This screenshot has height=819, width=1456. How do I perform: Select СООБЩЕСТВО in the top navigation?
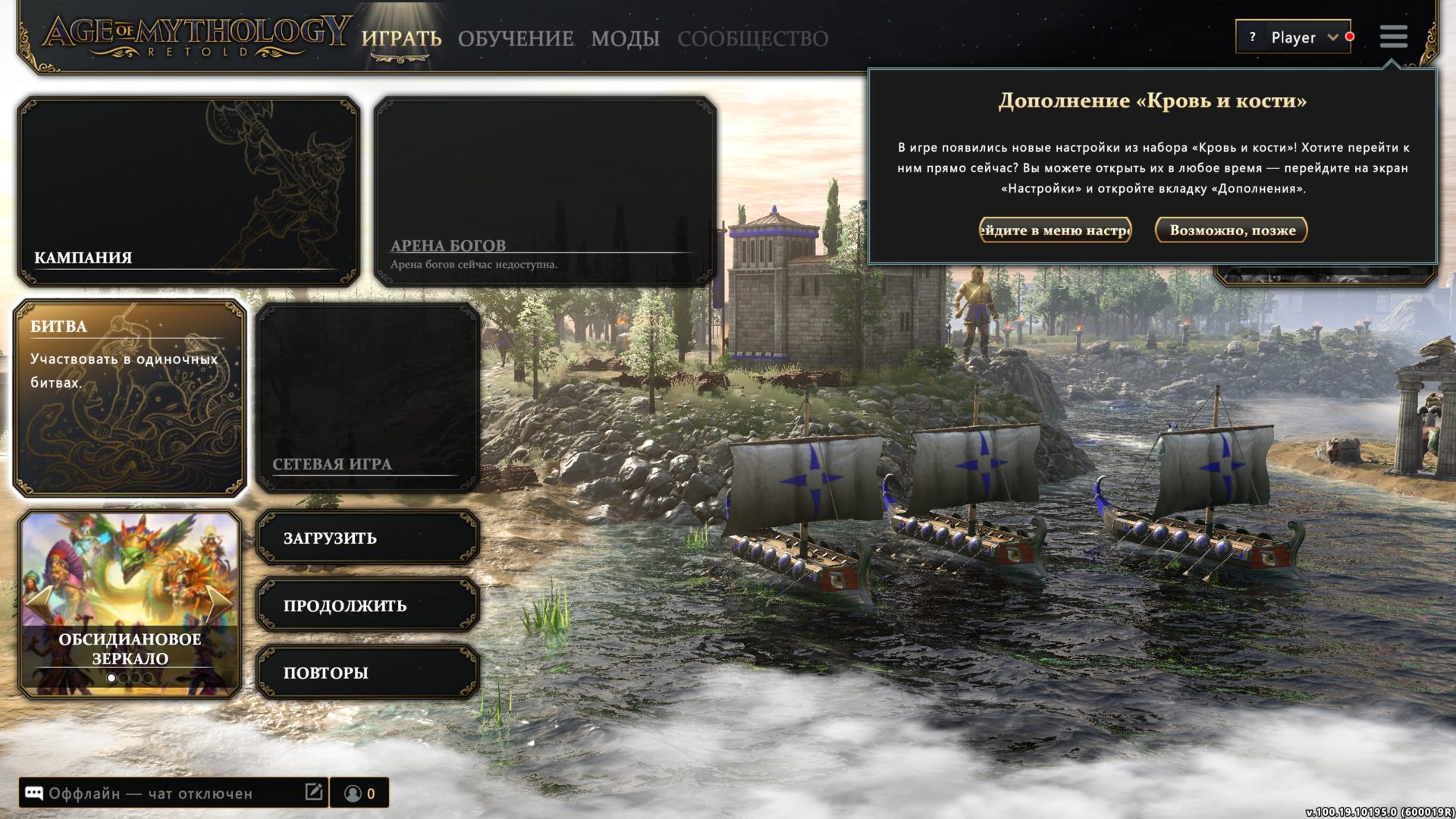point(754,39)
